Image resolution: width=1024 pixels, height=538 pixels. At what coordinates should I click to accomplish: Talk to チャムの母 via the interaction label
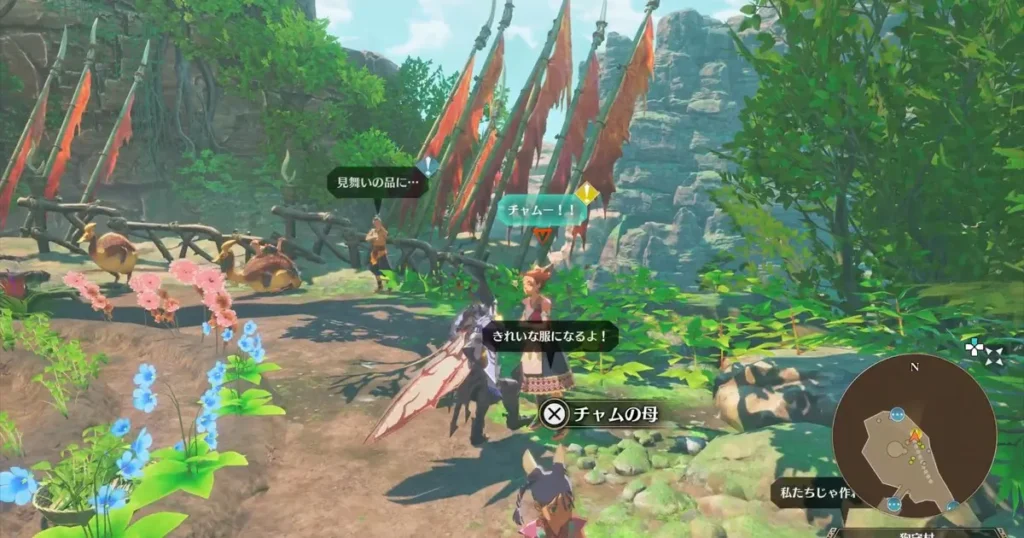coord(598,412)
